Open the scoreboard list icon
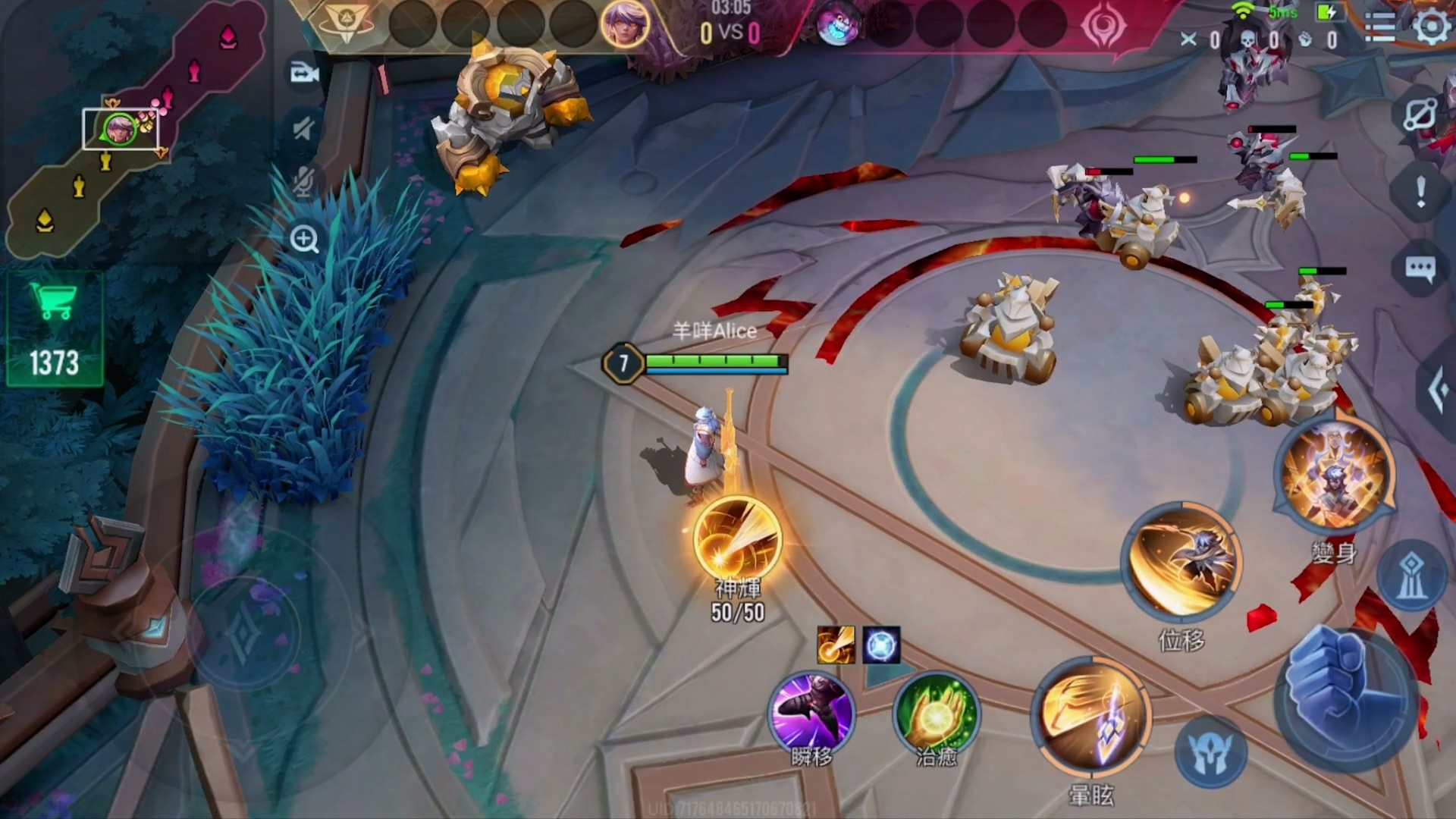This screenshot has height=819, width=1456. coord(1379,28)
